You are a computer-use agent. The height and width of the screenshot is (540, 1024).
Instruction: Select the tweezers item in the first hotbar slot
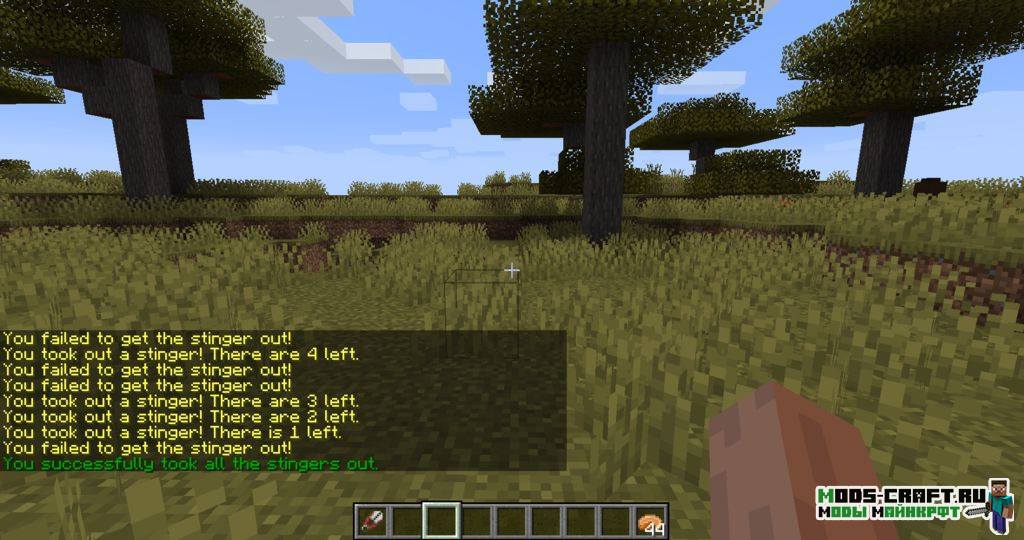point(371,521)
